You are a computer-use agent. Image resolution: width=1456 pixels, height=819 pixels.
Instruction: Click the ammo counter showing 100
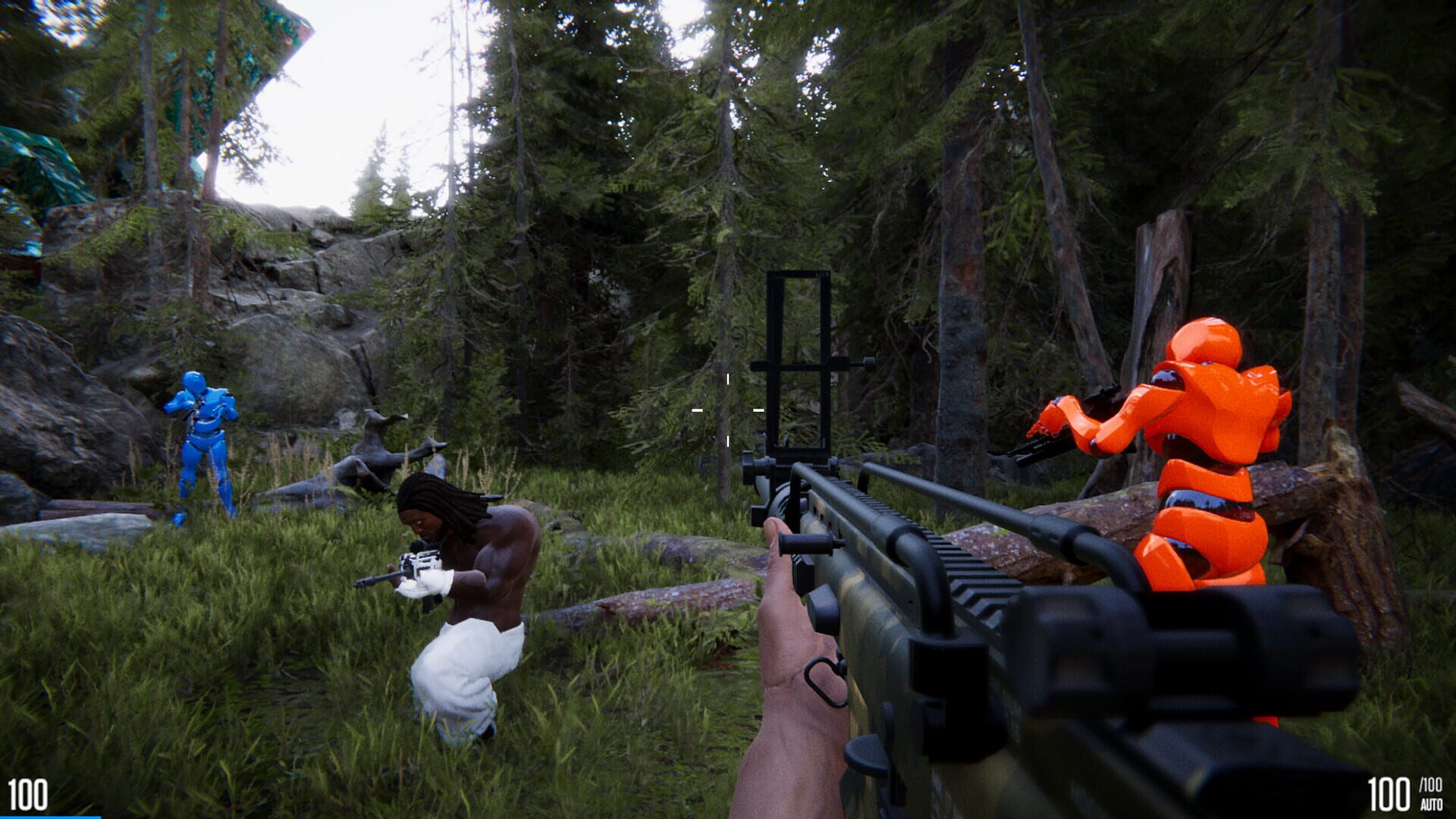(1390, 792)
